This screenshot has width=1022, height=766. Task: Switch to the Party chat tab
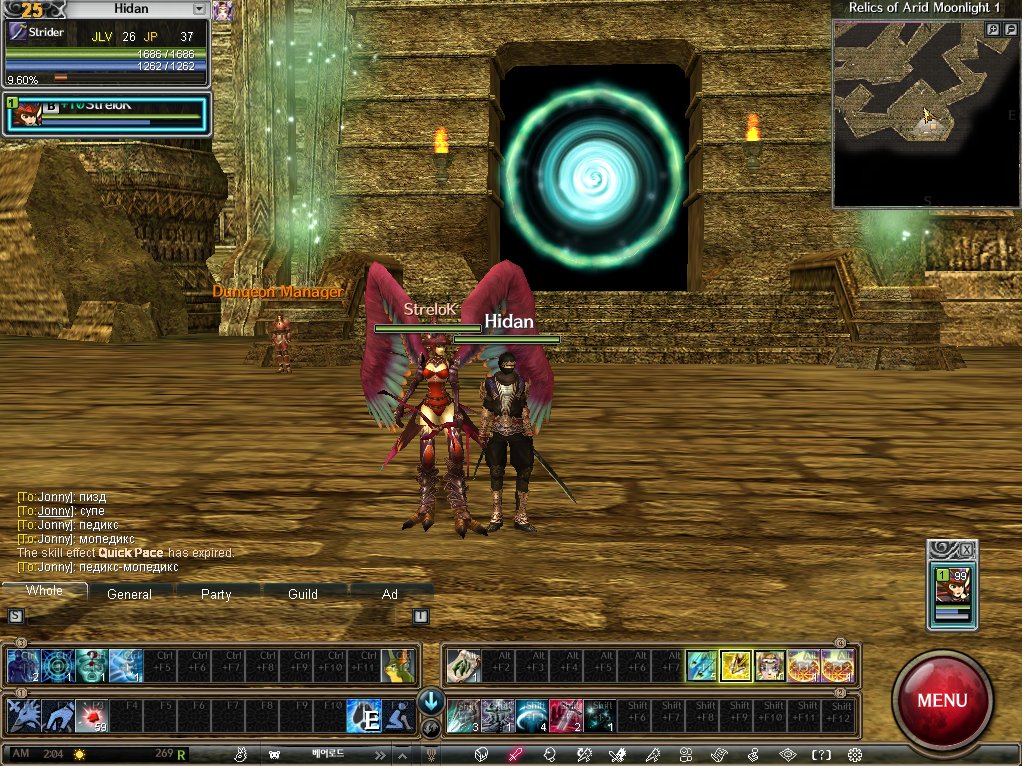coord(216,594)
